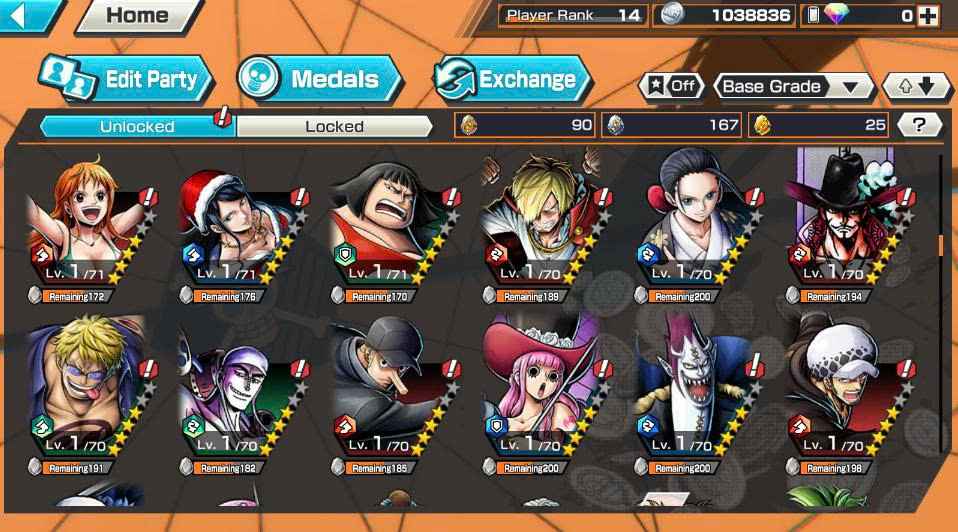
Task: Open the question mark help
Action: point(919,125)
